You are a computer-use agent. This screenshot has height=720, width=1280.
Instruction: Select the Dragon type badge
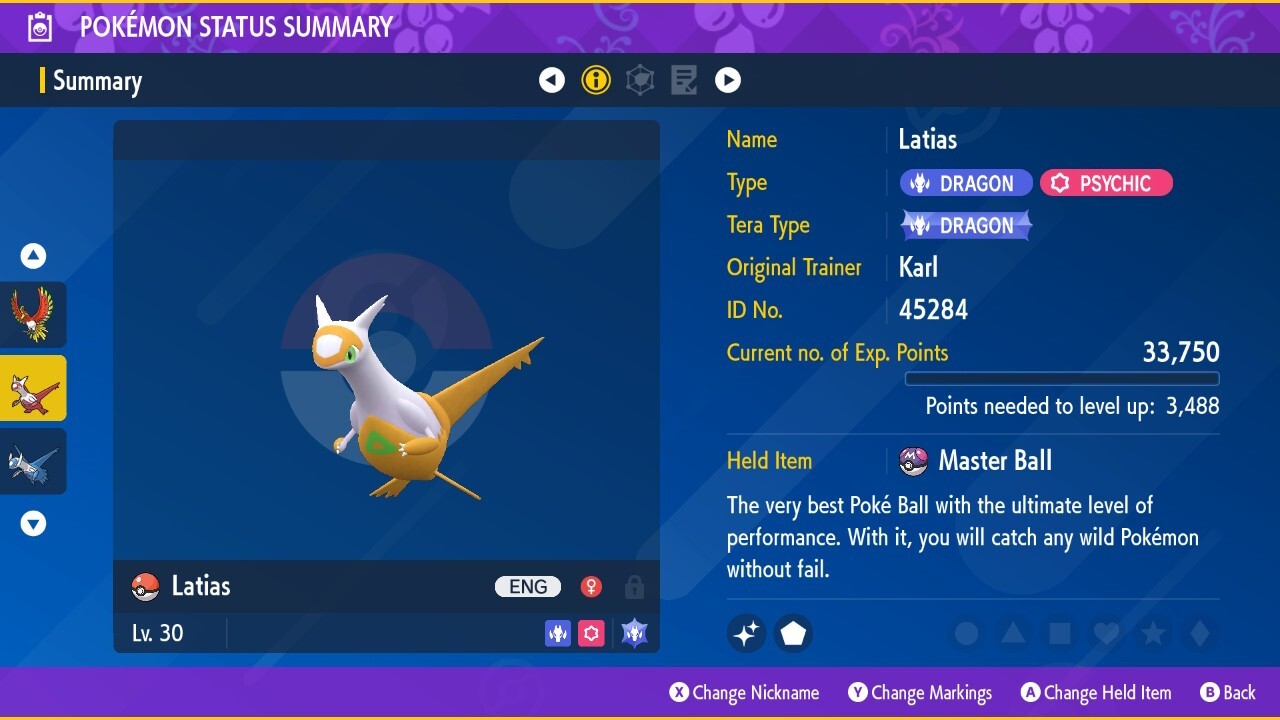click(x=964, y=182)
